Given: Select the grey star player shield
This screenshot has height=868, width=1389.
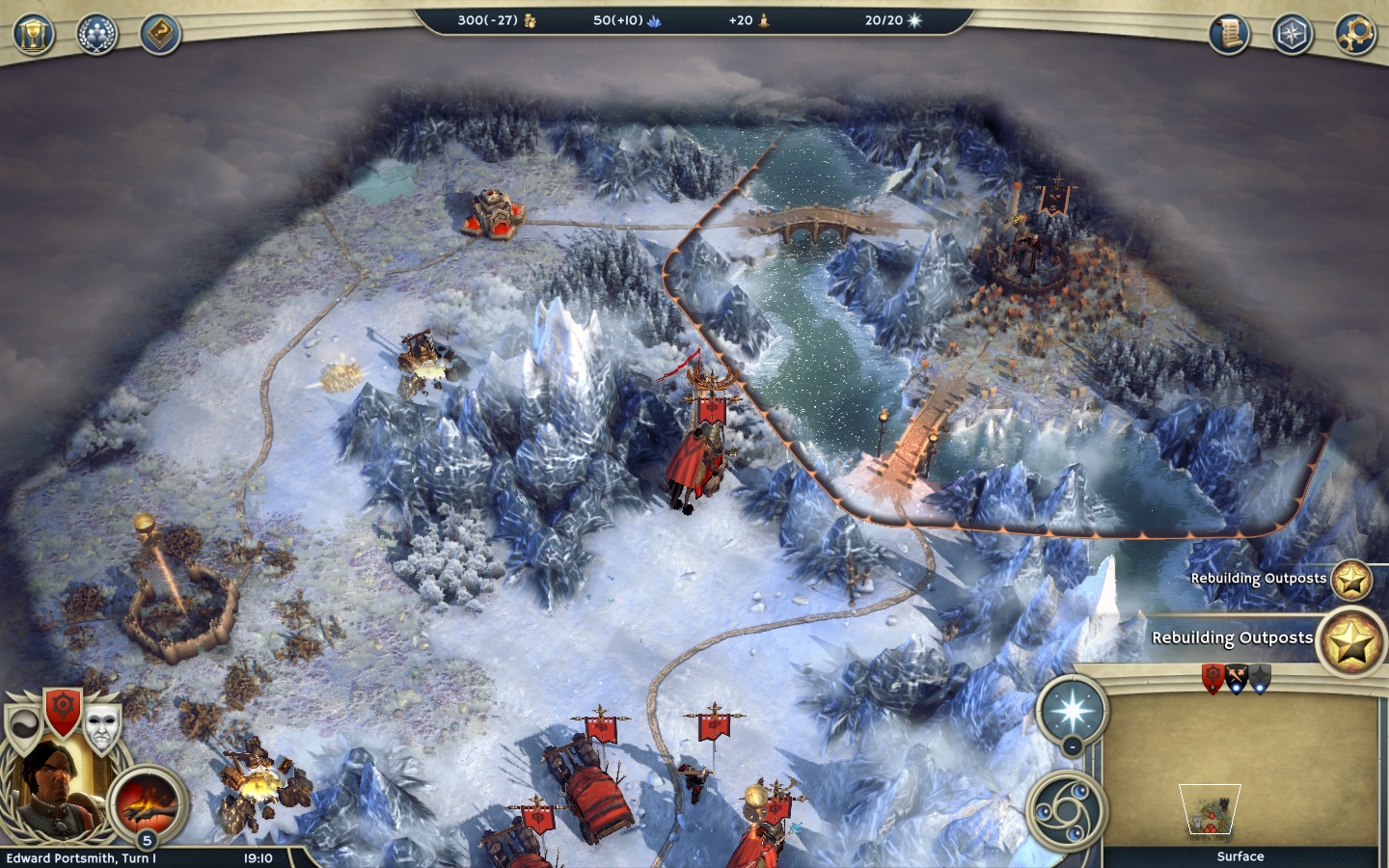Looking at the screenshot, I should click(1260, 679).
